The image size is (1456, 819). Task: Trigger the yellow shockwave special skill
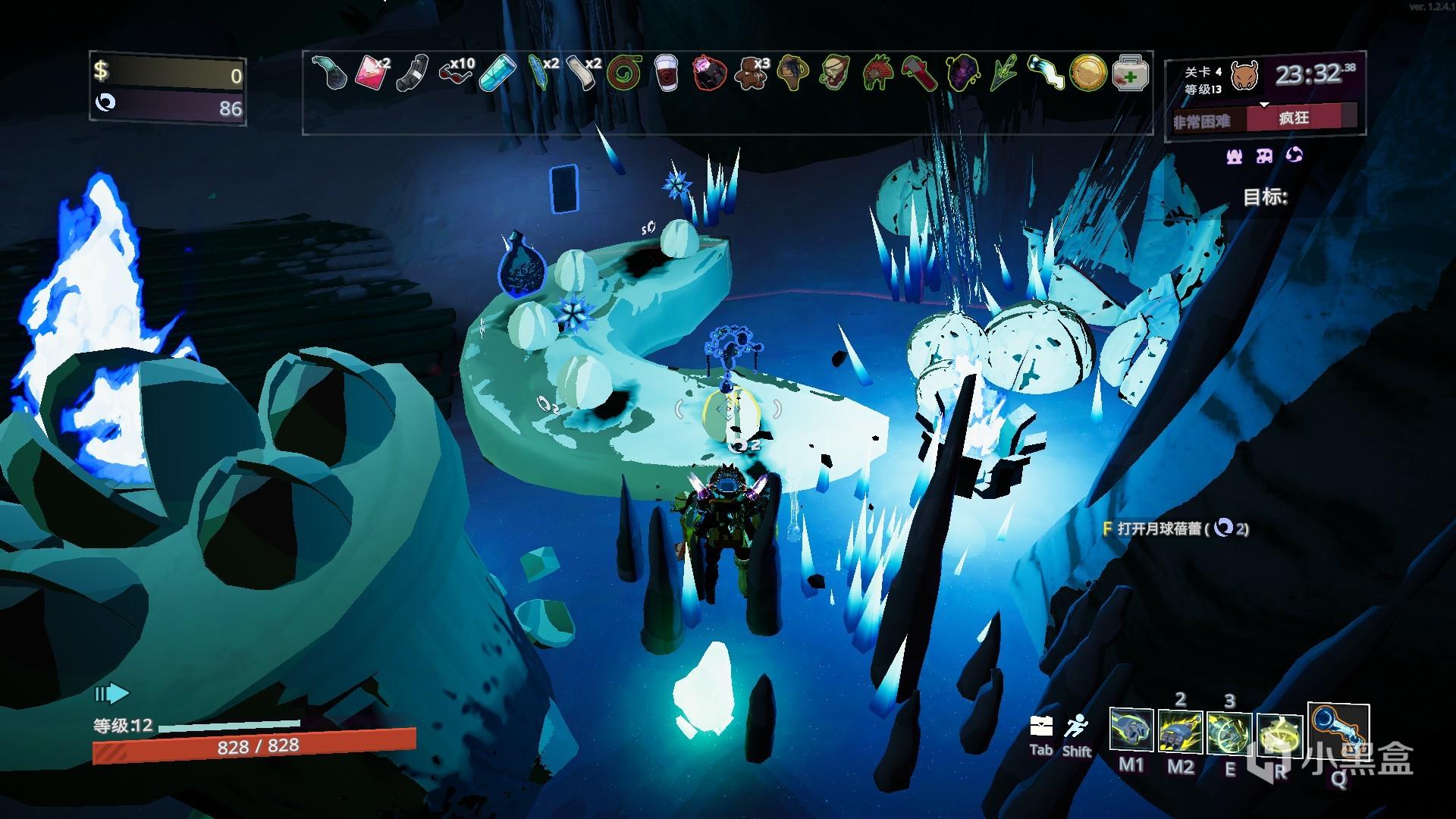pyautogui.click(x=1279, y=734)
